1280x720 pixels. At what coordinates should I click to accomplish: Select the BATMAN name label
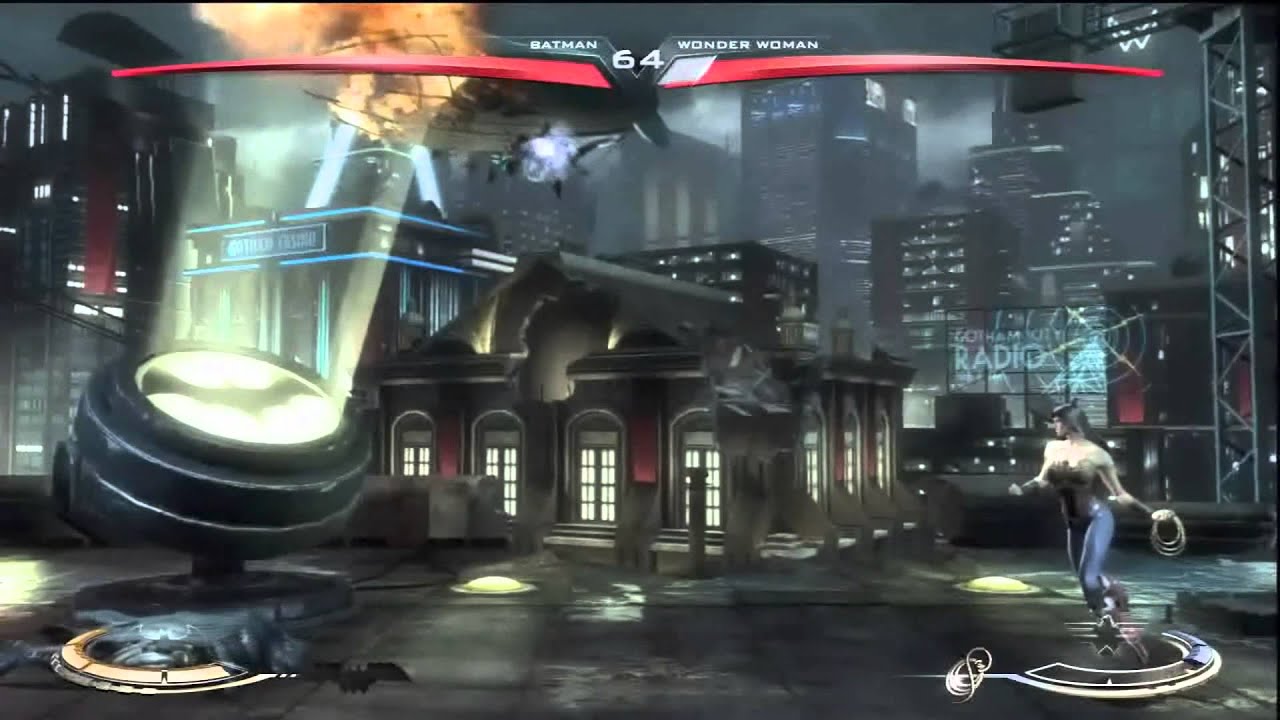pyautogui.click(x=563, y=44)
